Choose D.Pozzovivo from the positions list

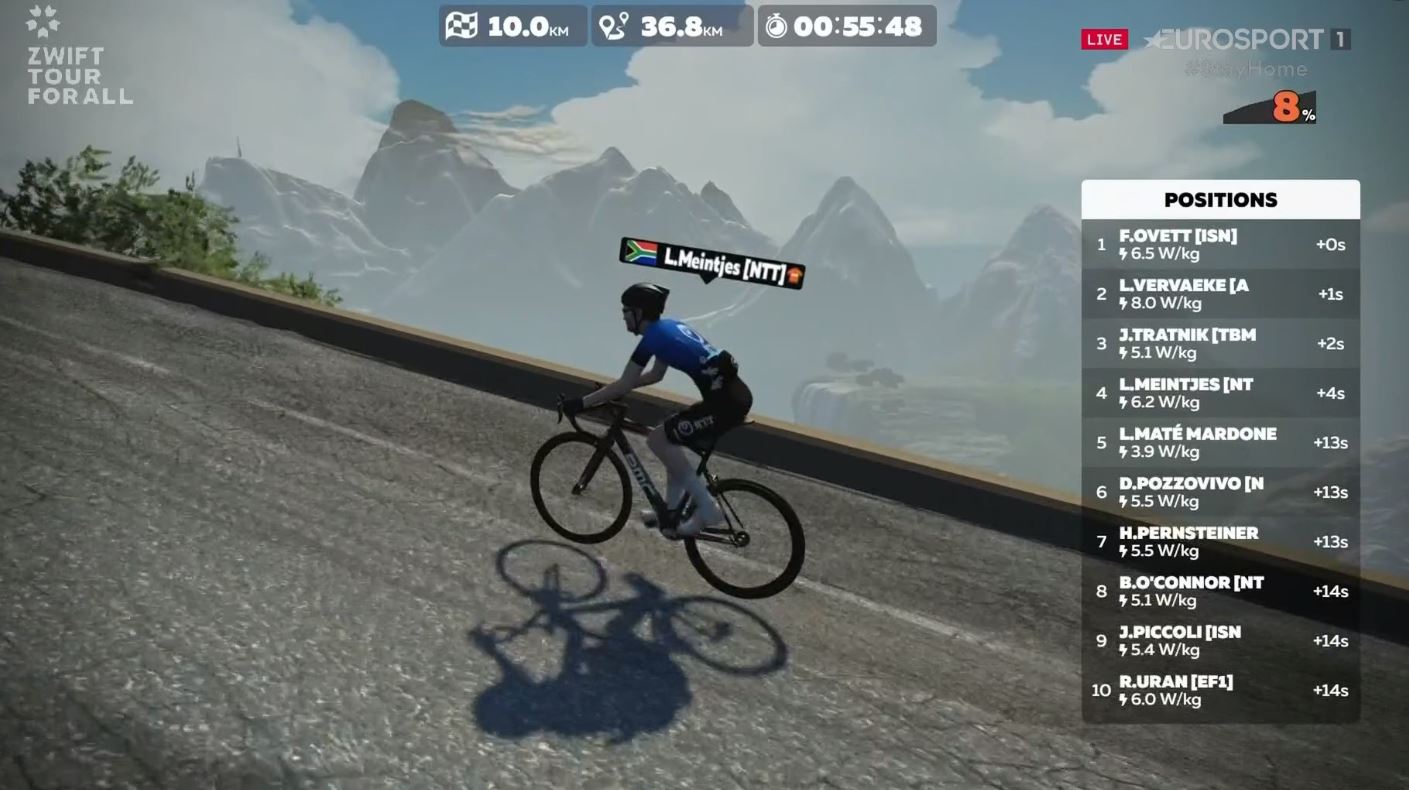click(x=1220, y=492)
